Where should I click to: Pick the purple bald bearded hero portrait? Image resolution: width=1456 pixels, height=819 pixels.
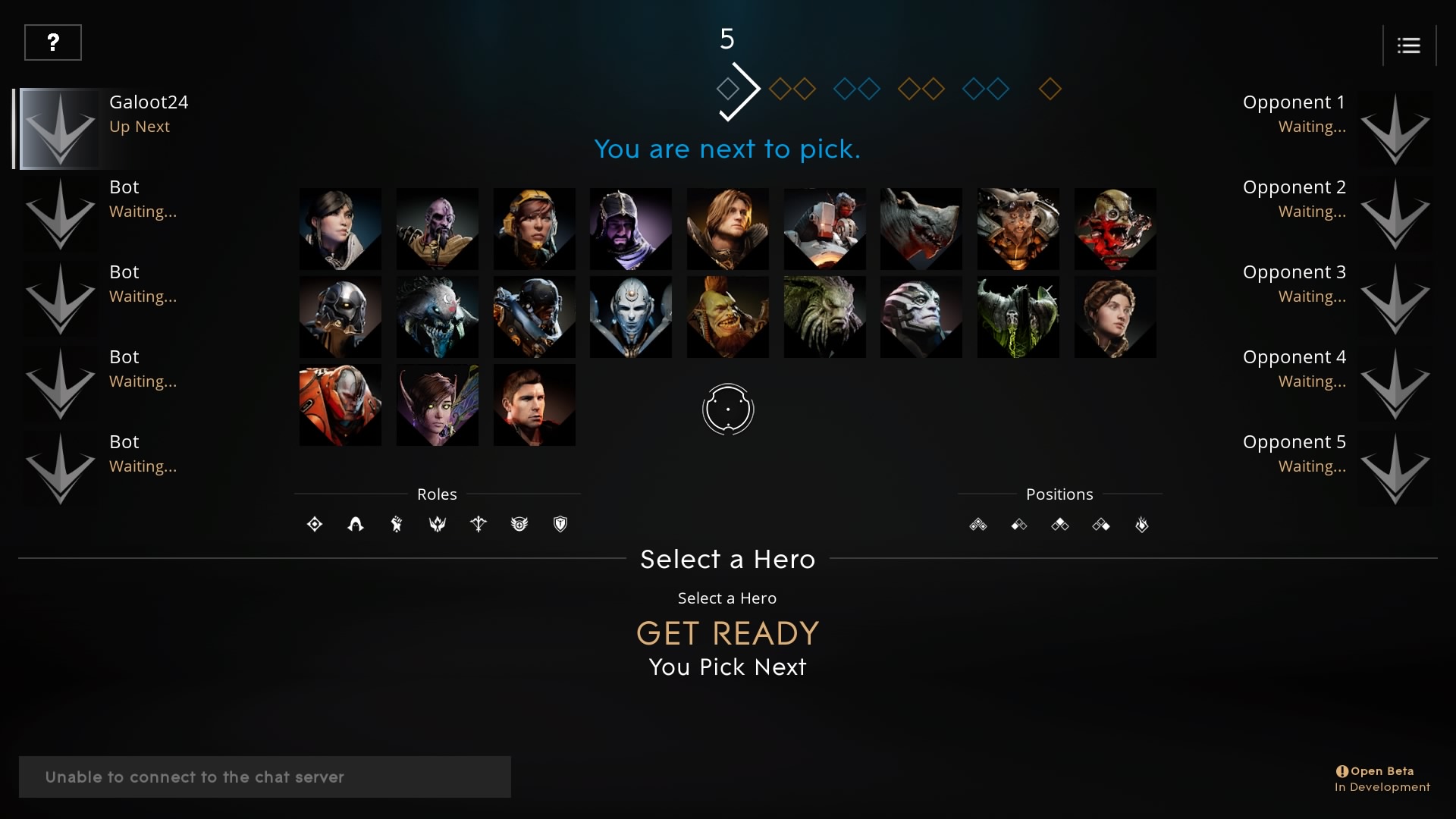click(437, 229)
